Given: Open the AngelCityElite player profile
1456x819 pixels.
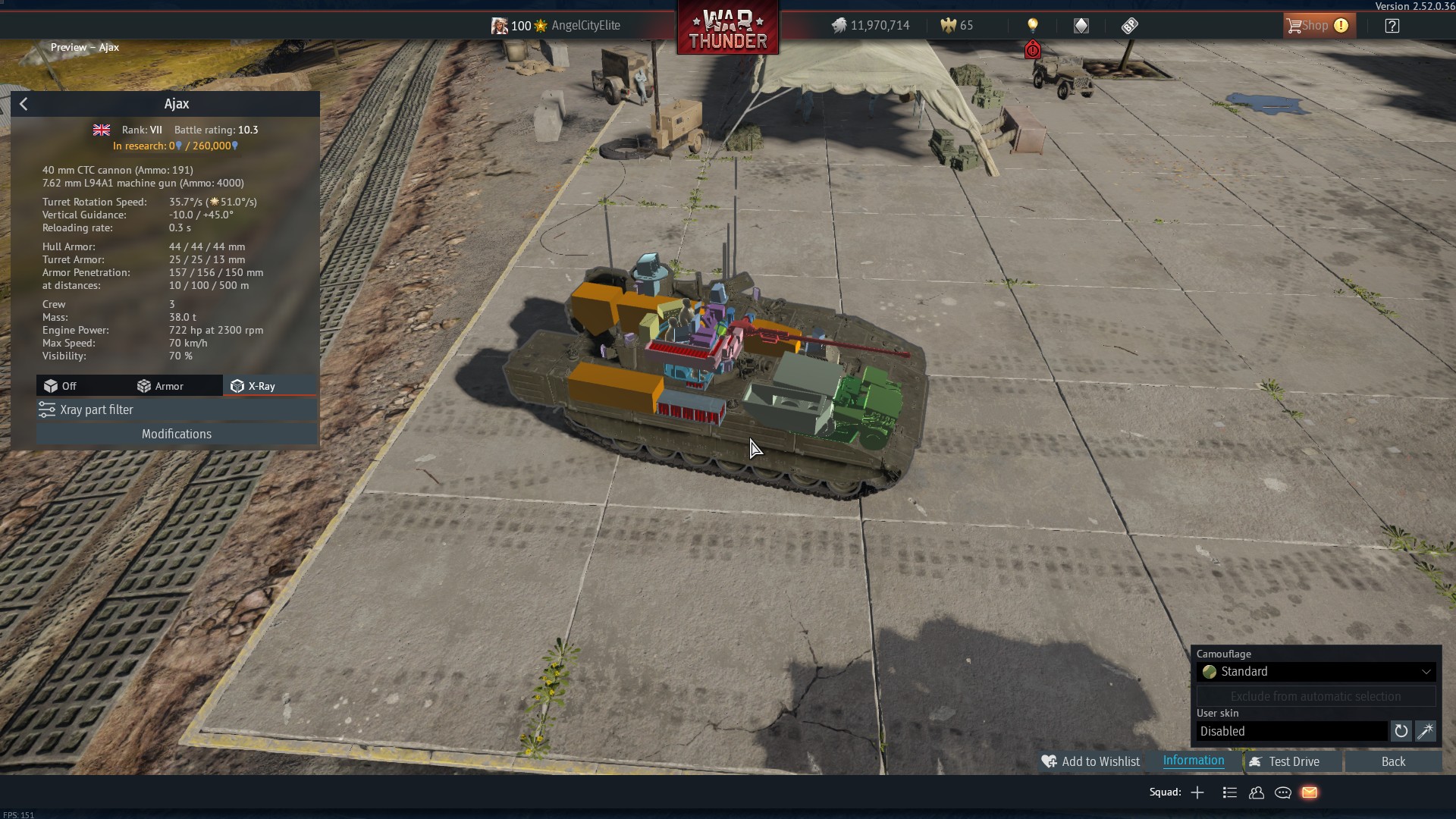Looking at the screenshot, I should [585, 26].
